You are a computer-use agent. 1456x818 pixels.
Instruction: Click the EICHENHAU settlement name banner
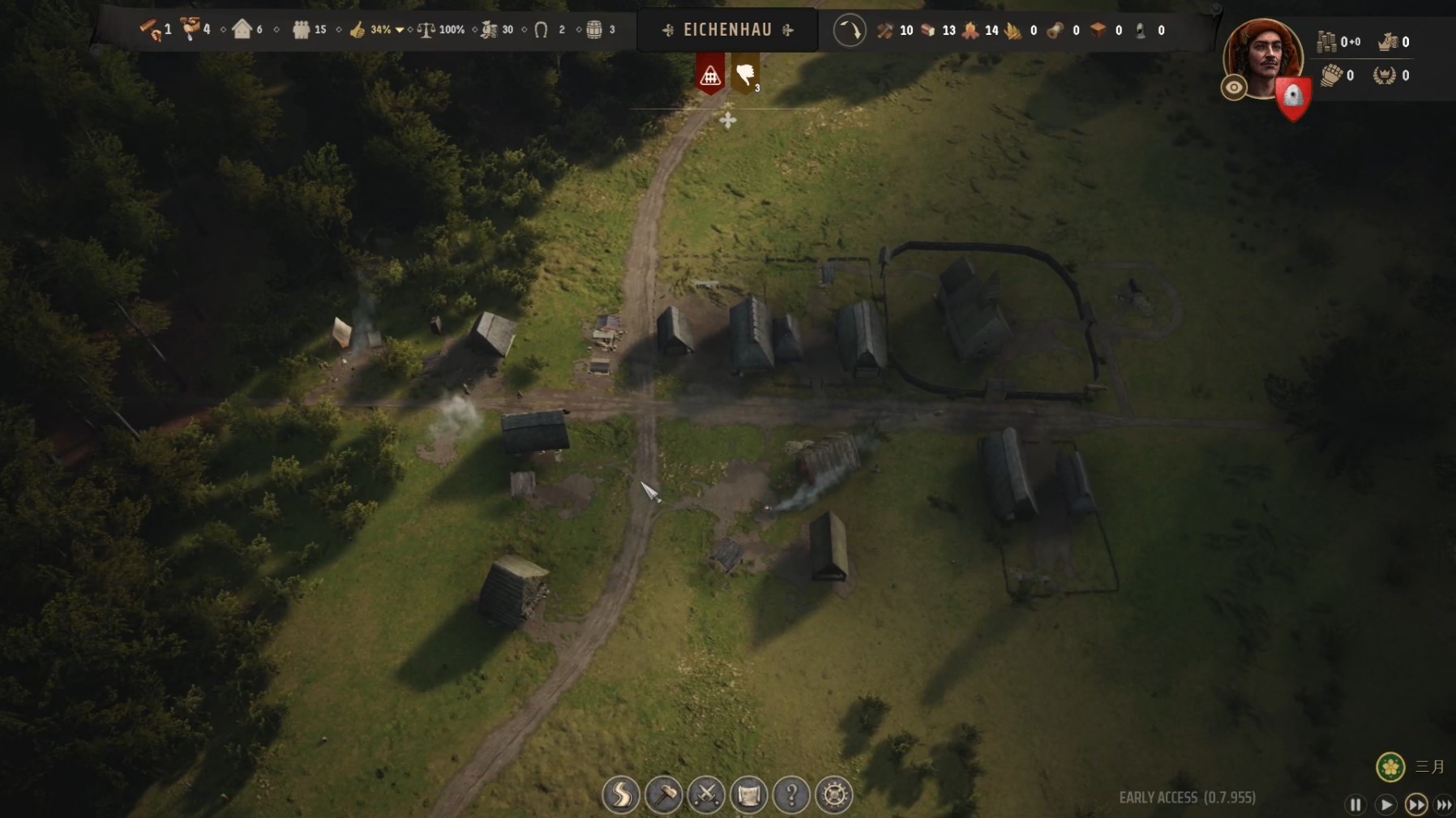tap(727, 30)
